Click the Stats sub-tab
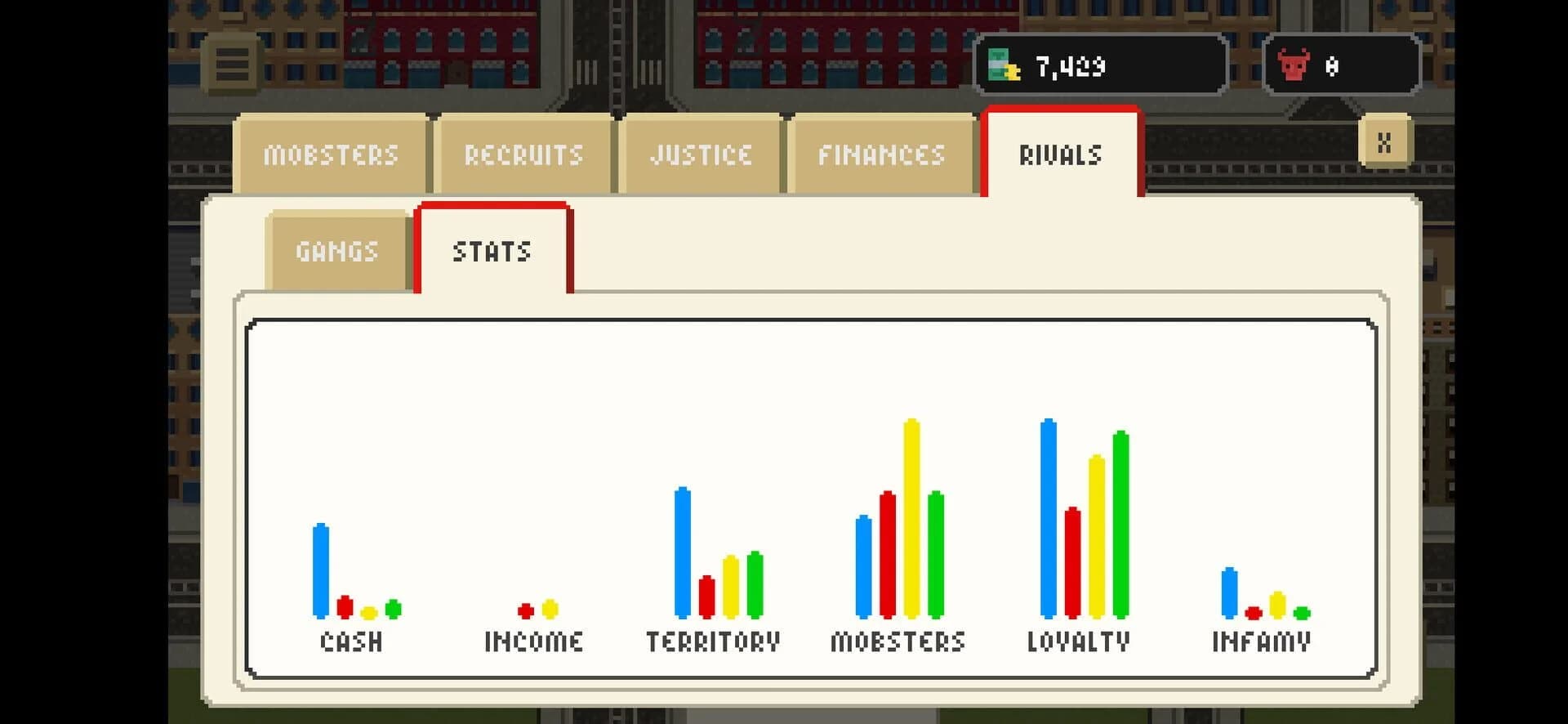 click(x=493, y=252)
